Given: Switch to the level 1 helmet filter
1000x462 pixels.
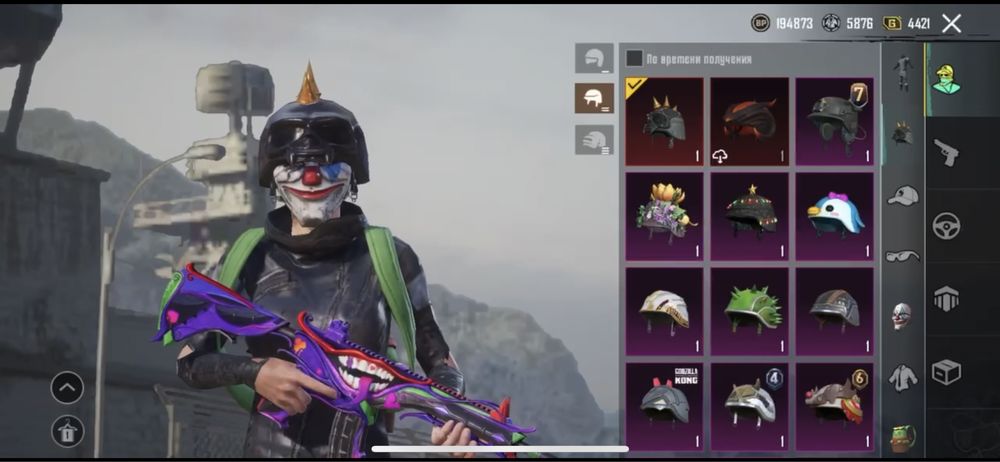Looking at the screenshot, I should tap(594, 58).
